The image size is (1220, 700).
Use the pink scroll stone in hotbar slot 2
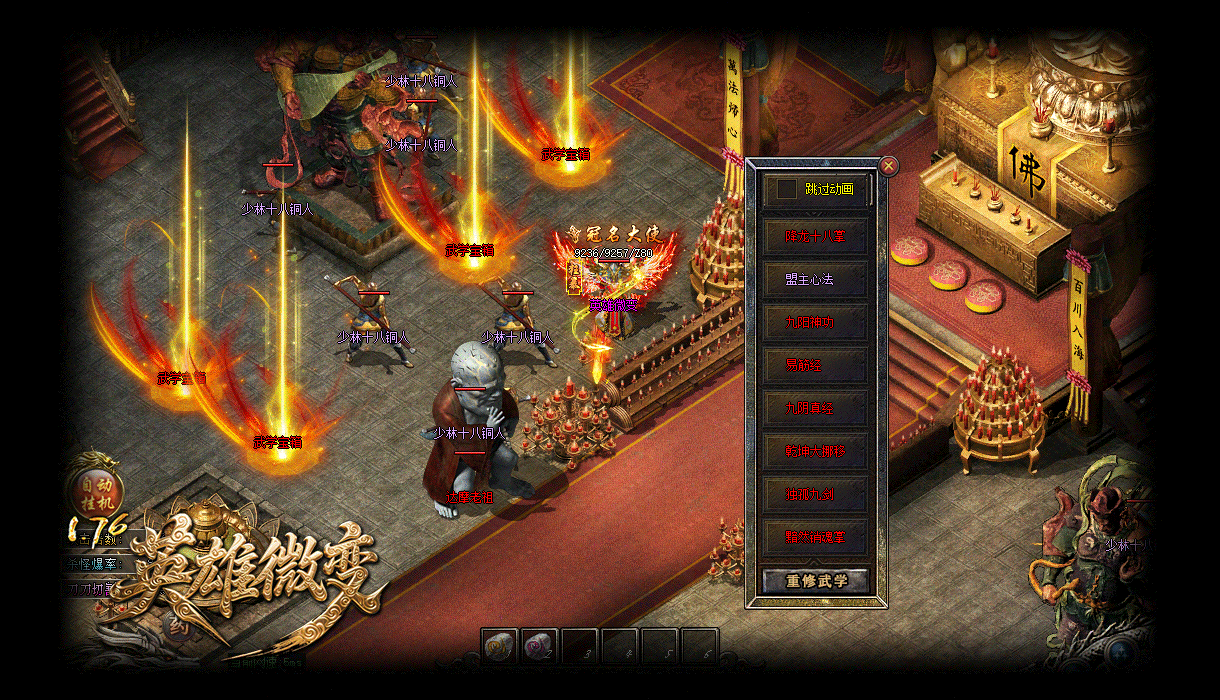[540, 646]
